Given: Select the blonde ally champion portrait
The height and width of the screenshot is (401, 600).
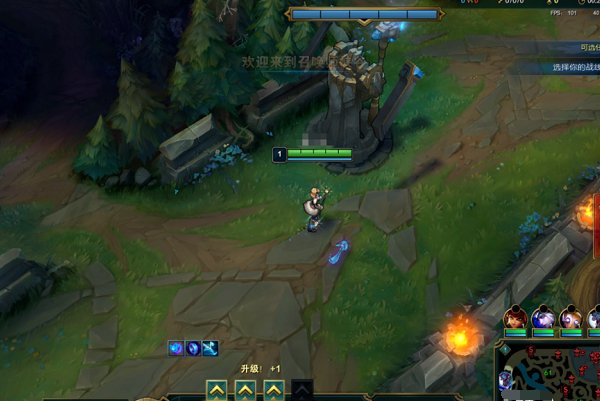Looking at the screenshot, I should 570,320.
